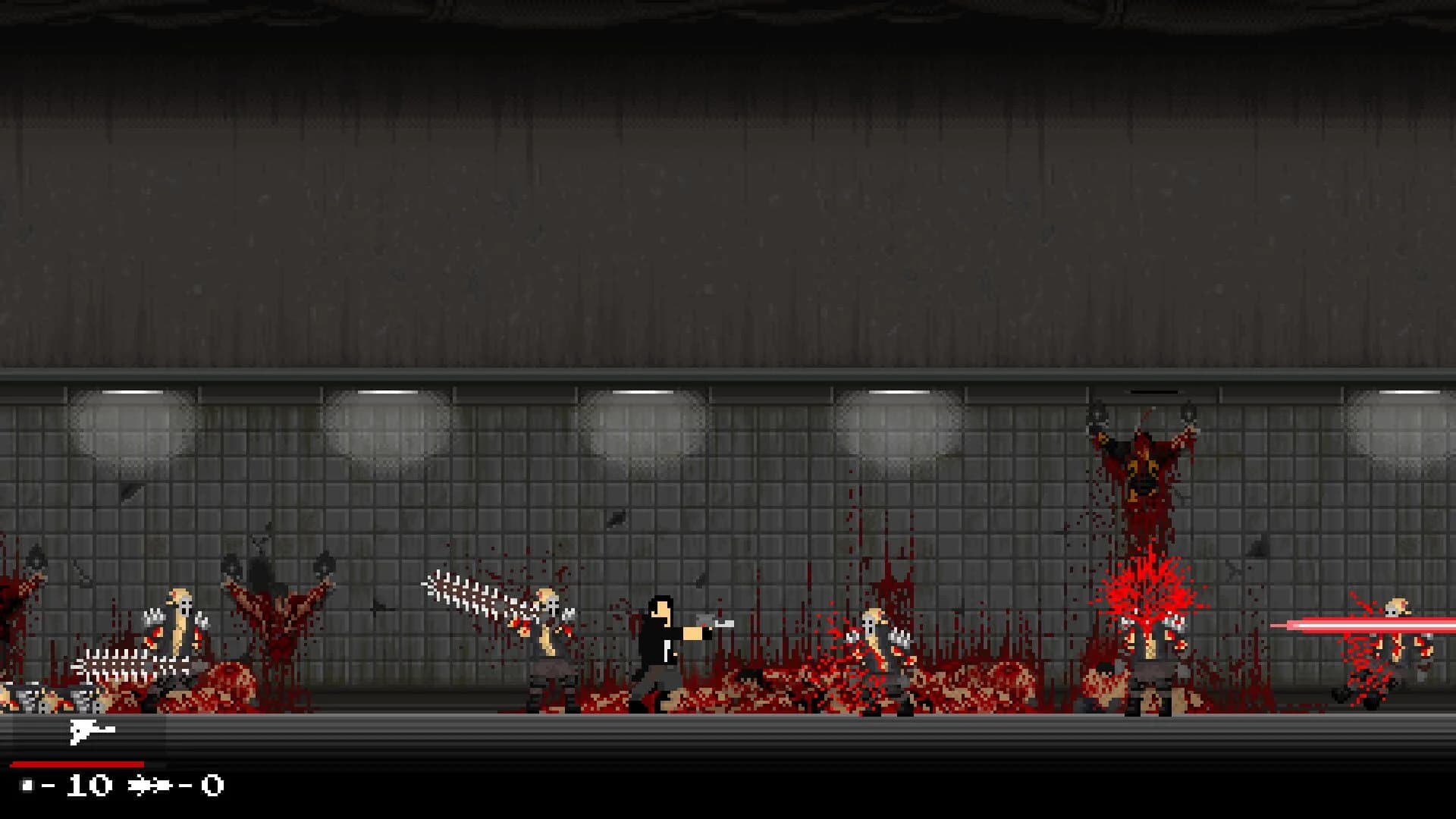This screenshot has height=819, width=1456.
Task: Click the bullet ammo icon beside the 10 count
Action: click(x=29, y=784)
